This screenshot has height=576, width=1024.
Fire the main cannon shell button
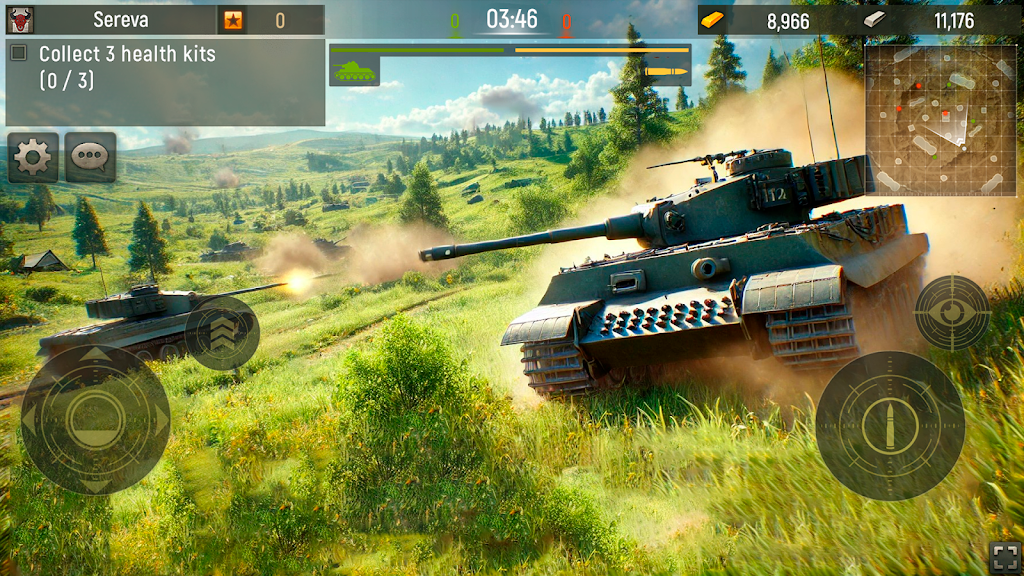(x=889, y=426)
